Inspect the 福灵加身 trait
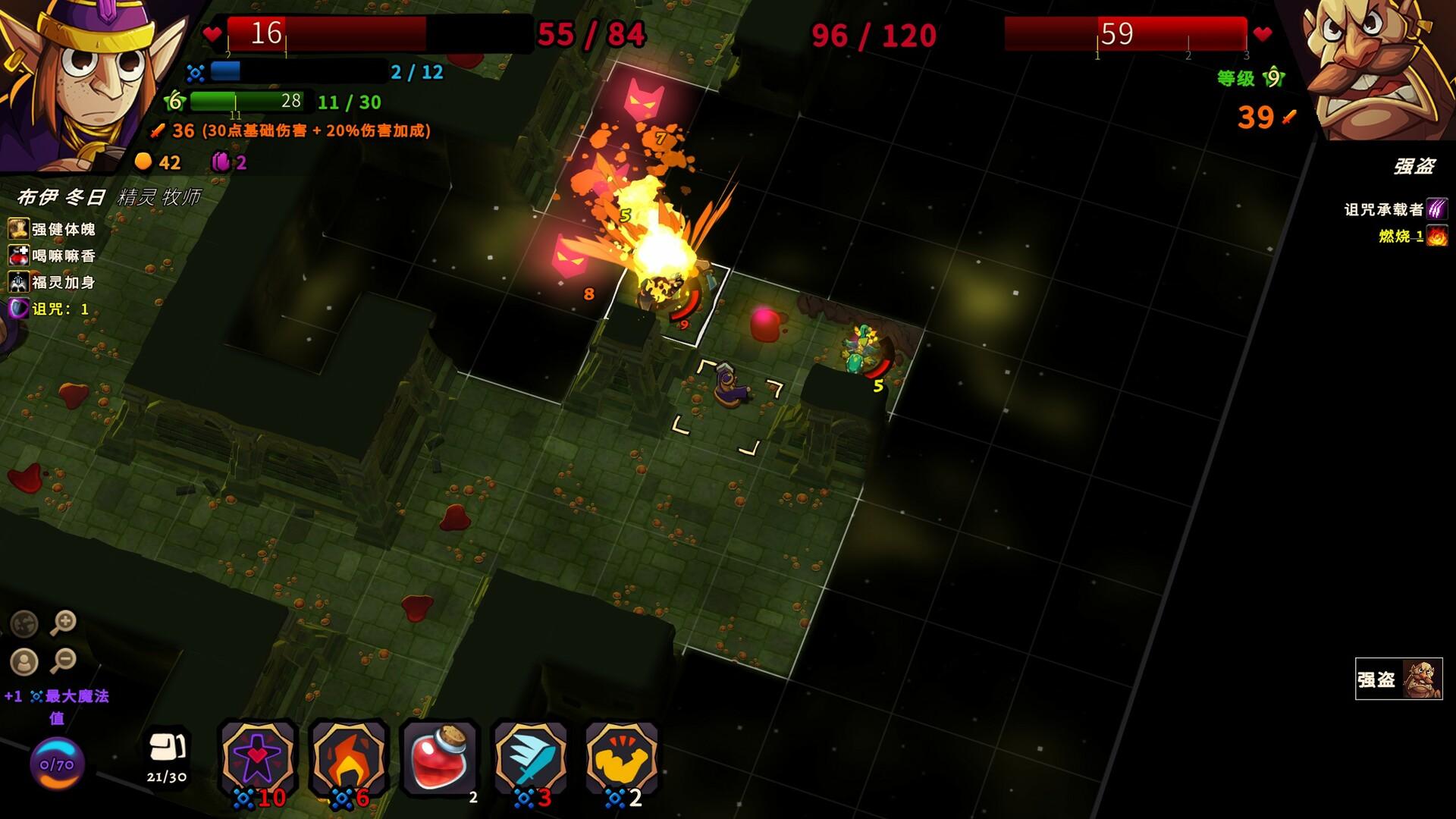The width and height of the screenshot is (1456, 819). click(x=53, y=282)
